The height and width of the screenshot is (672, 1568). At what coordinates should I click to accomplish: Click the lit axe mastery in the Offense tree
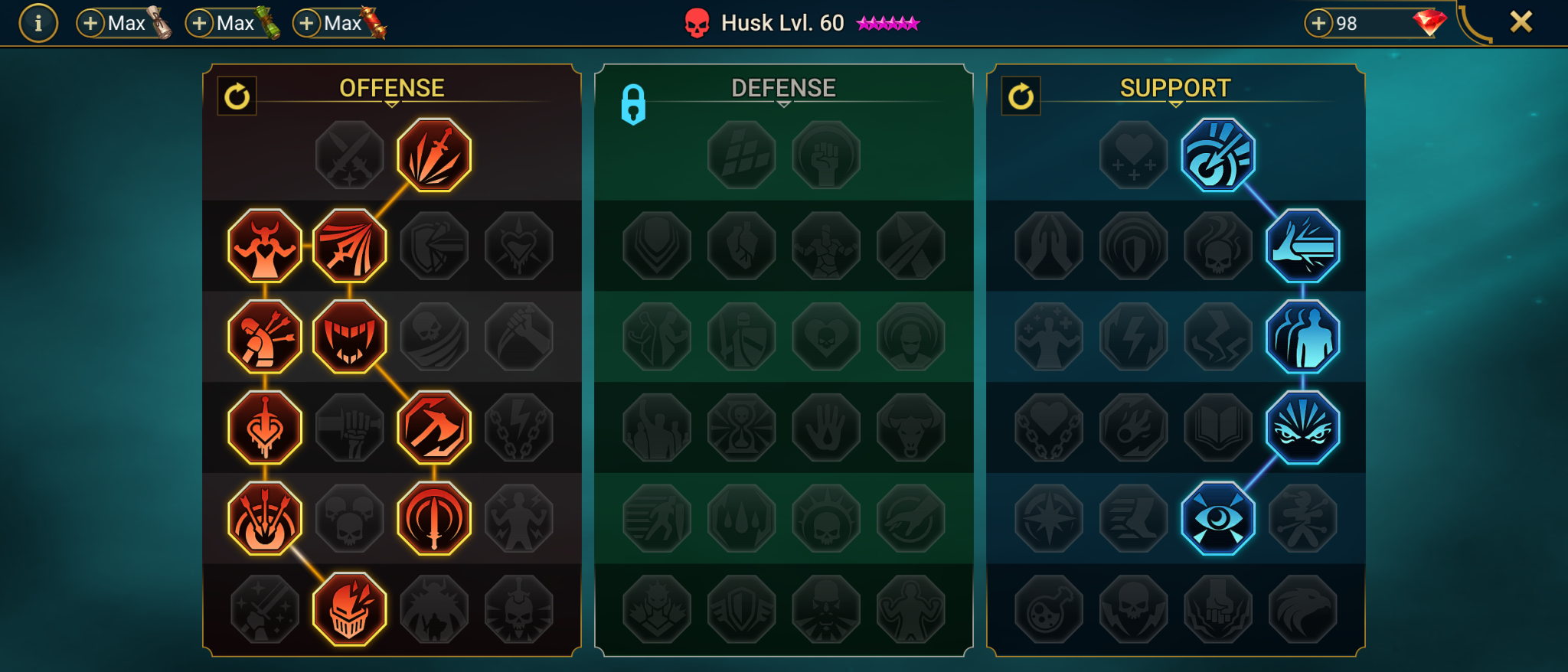[433, 426]
